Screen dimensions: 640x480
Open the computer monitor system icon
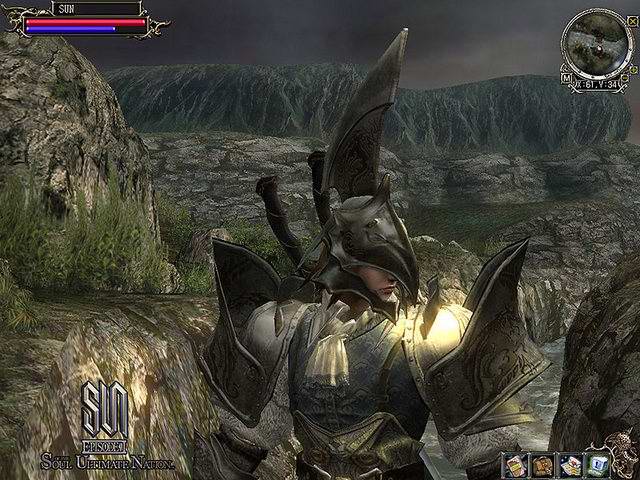pos(598,466)
